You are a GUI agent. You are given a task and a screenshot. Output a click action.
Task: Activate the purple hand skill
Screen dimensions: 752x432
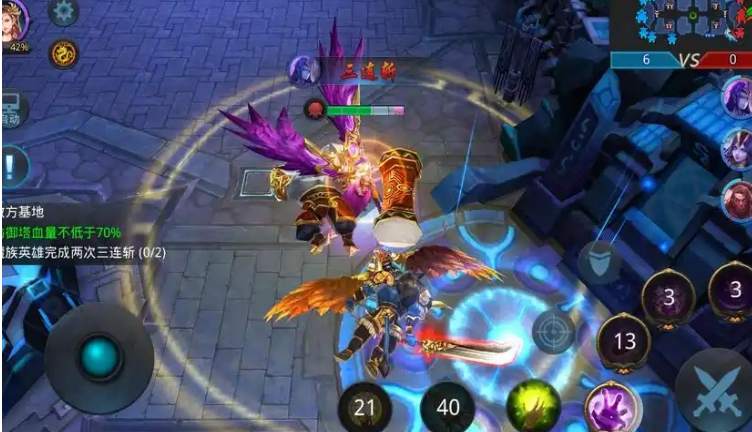pyautogui.click(x=611, y=408)
